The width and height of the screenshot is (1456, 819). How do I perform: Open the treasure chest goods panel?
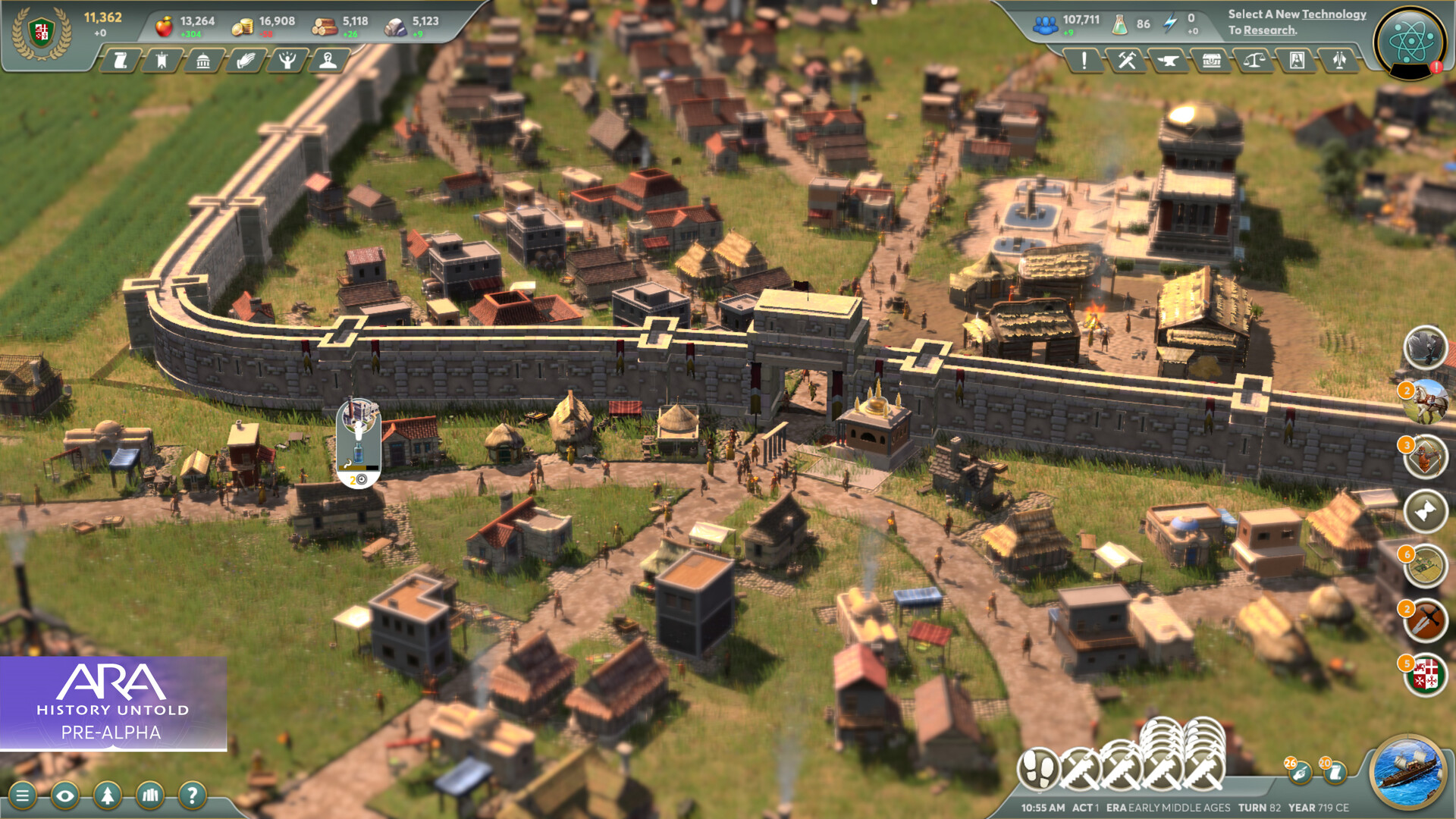coord(1212,60)
